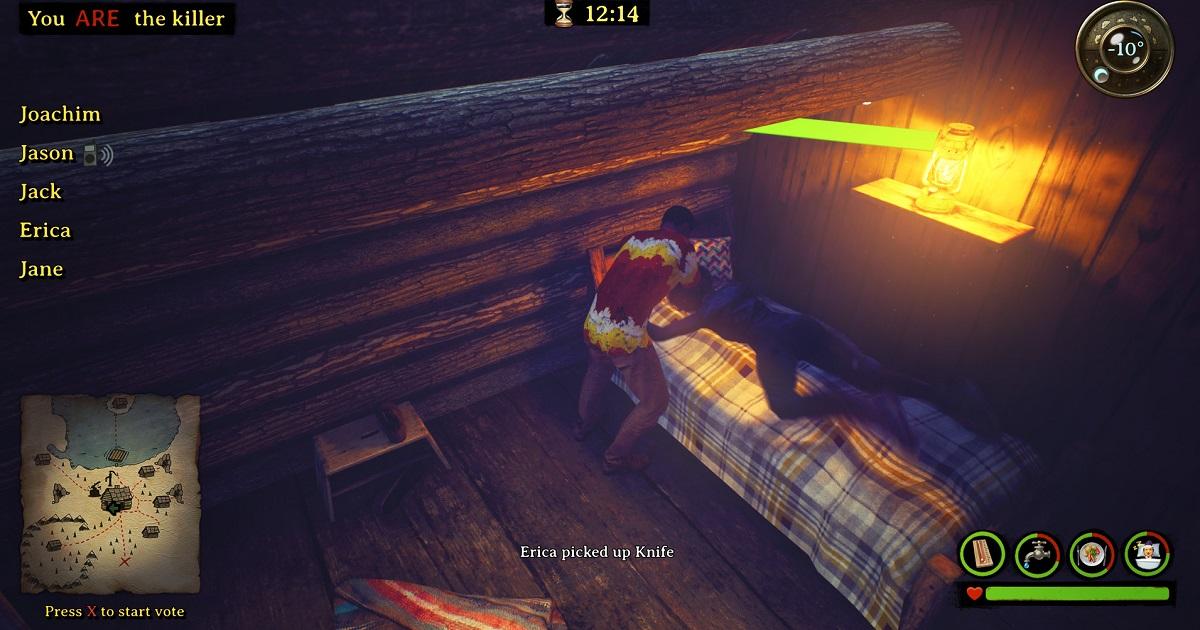Click the water tap thirst icon
Screen dimensions: 1200x630
click(x=1037, y=553)
